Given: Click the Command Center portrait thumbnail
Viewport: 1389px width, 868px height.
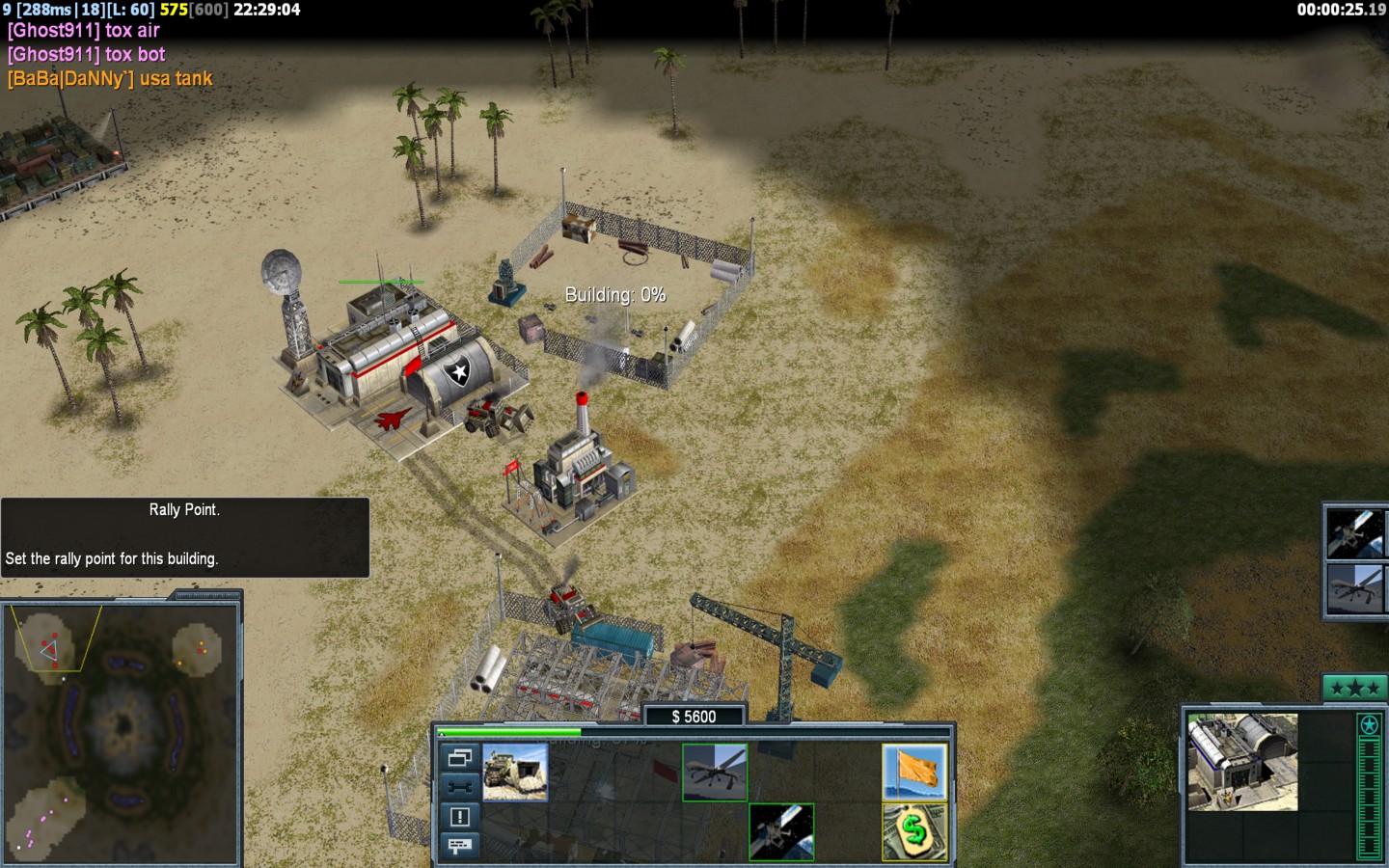Looking at the screenshot, I should point(1242,762).
